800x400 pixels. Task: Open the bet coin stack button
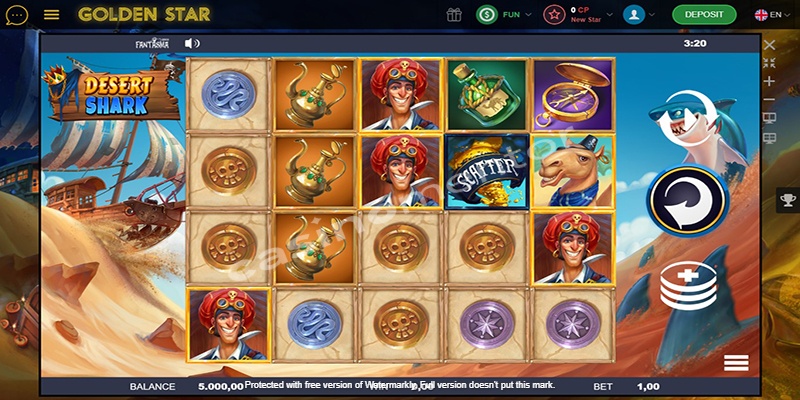[686, 284]
